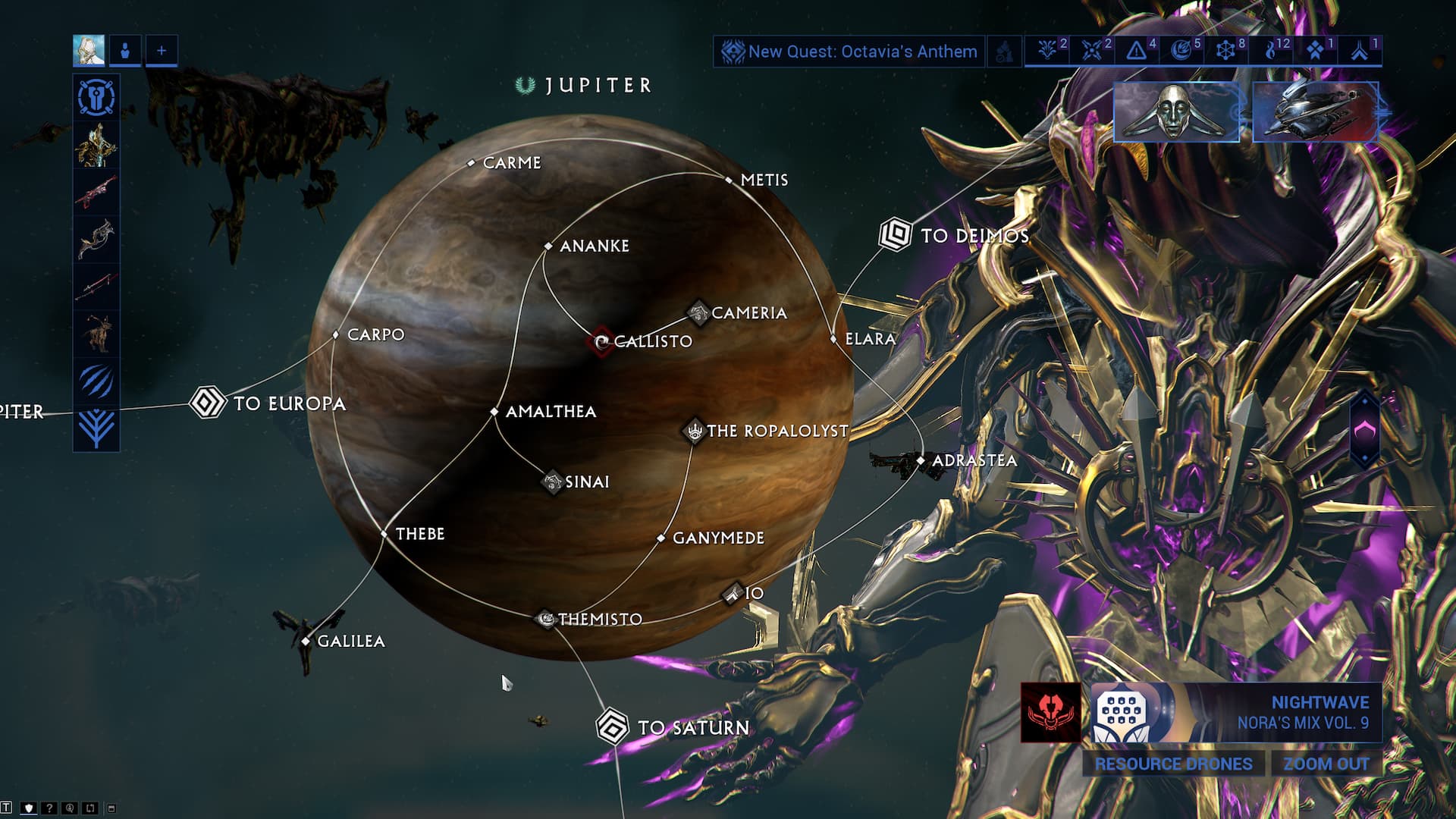The image size is (1456, 819).
Task: Select the Themisto node
Action: point(545,620)
